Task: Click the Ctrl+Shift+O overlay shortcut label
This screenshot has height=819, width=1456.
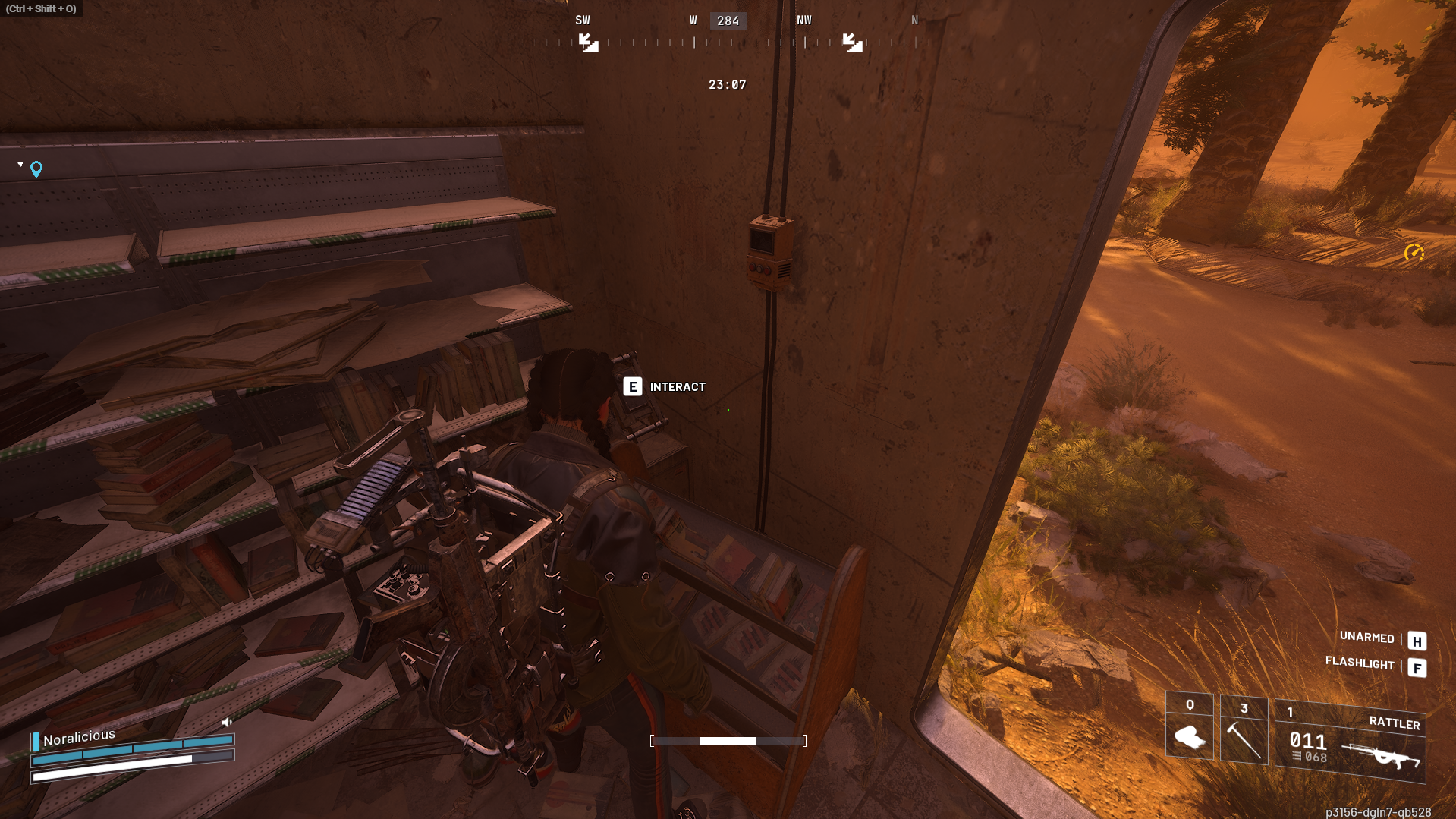Action: 41,8
